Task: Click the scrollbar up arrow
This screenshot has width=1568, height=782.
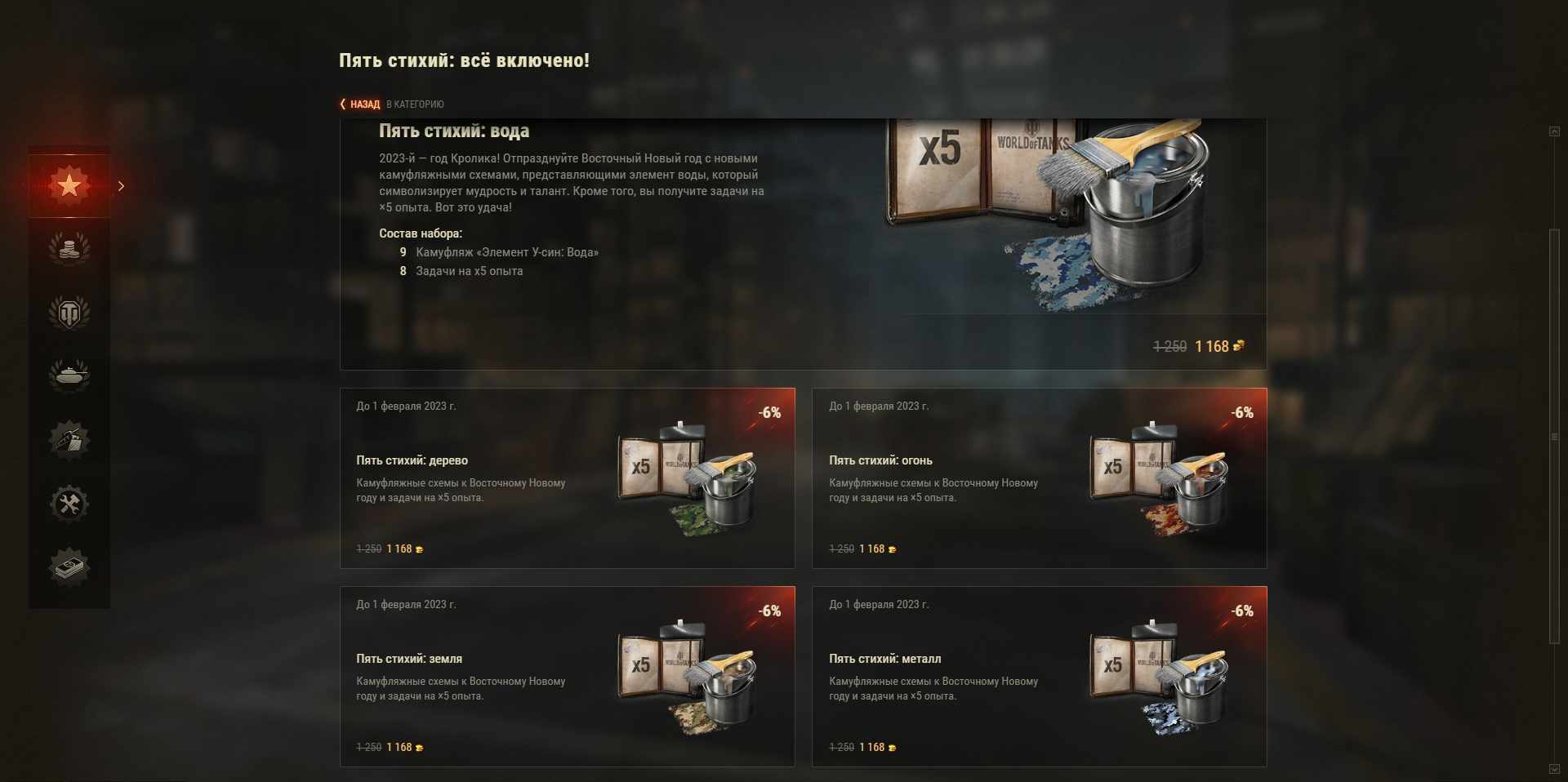Action: [x=1554, y=131]
